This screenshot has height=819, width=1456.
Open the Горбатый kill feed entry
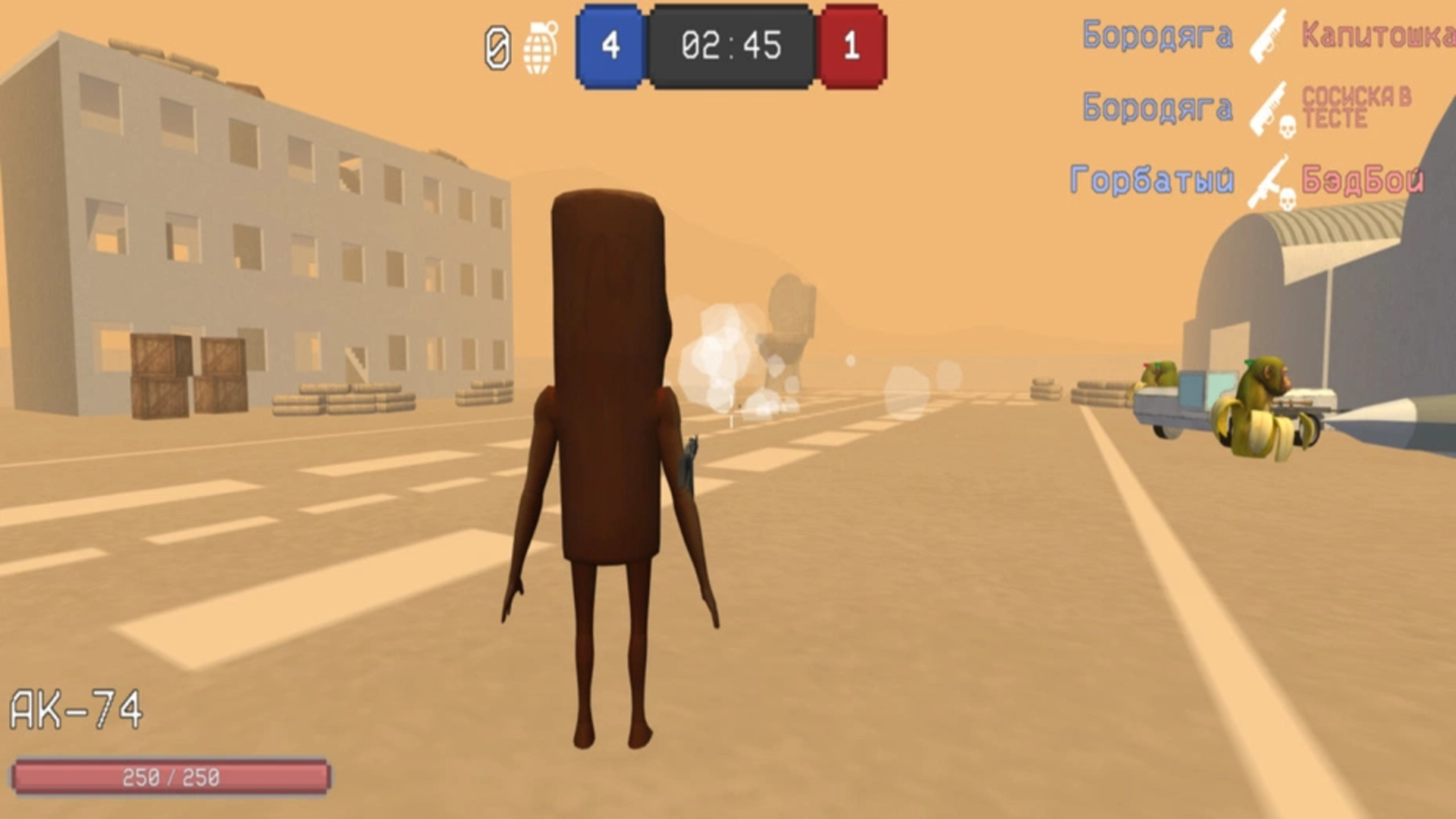pyautogui.click(x=1153, y=178)
